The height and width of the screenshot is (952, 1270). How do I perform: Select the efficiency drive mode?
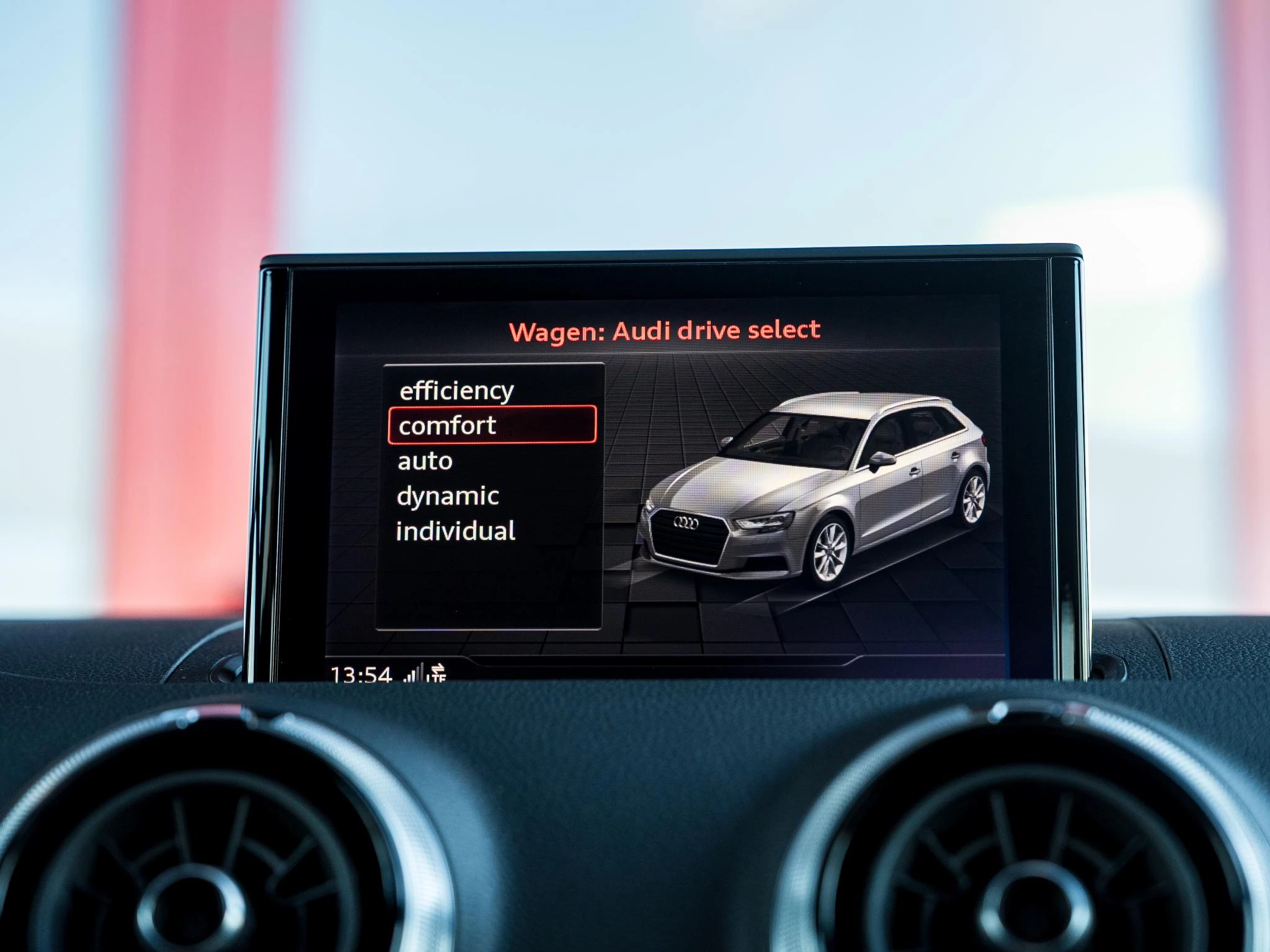[456, 390]
